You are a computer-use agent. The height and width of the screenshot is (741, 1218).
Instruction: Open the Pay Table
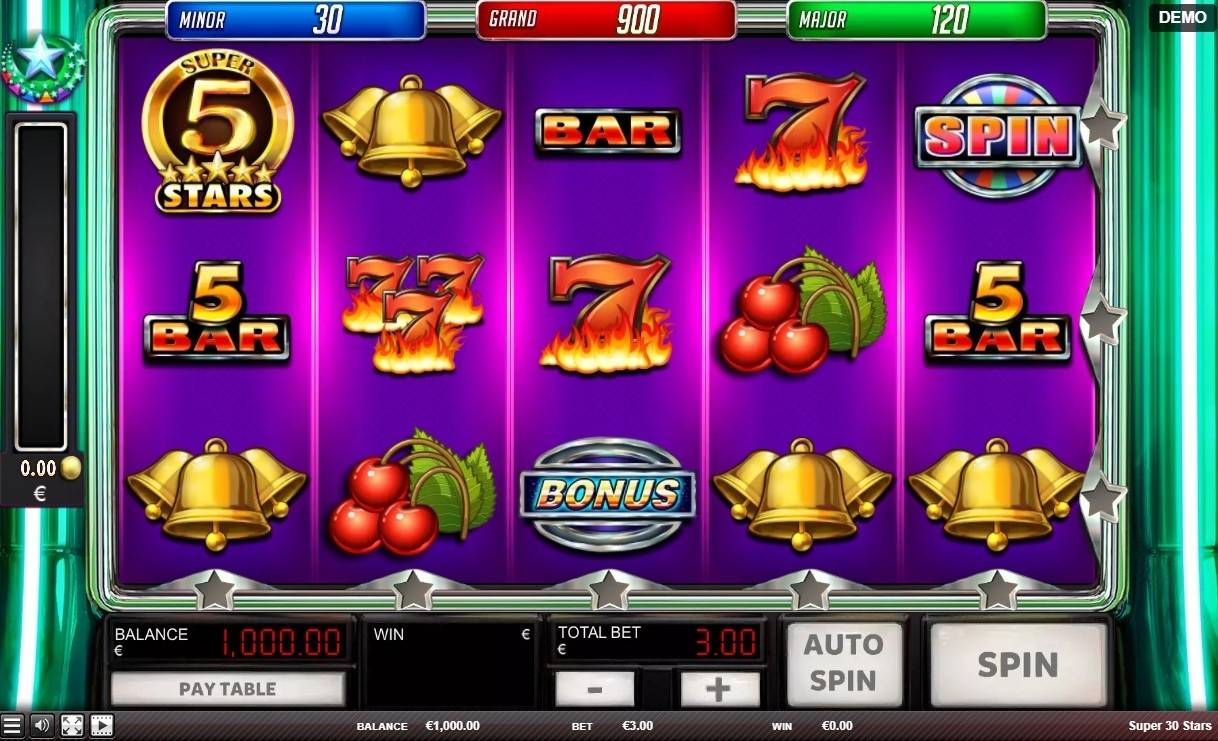(x=227, y=688)
